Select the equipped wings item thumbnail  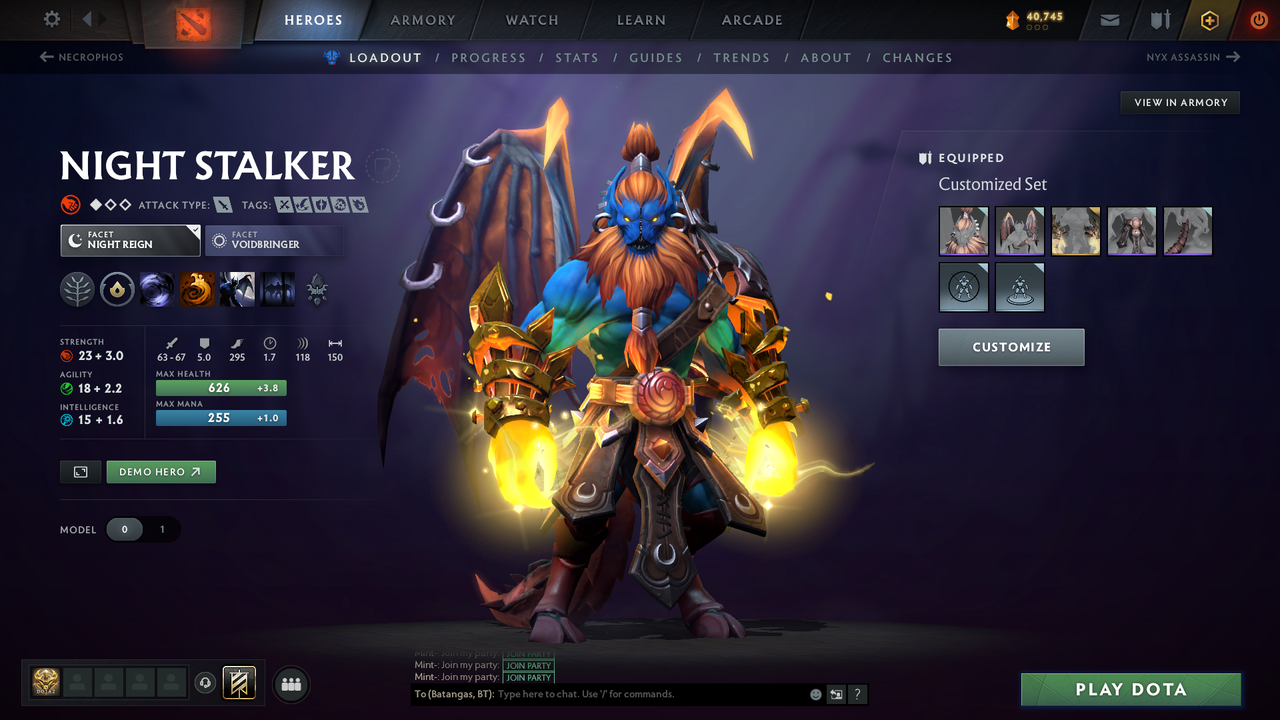pyautogui.click(x=1019, y=231)
